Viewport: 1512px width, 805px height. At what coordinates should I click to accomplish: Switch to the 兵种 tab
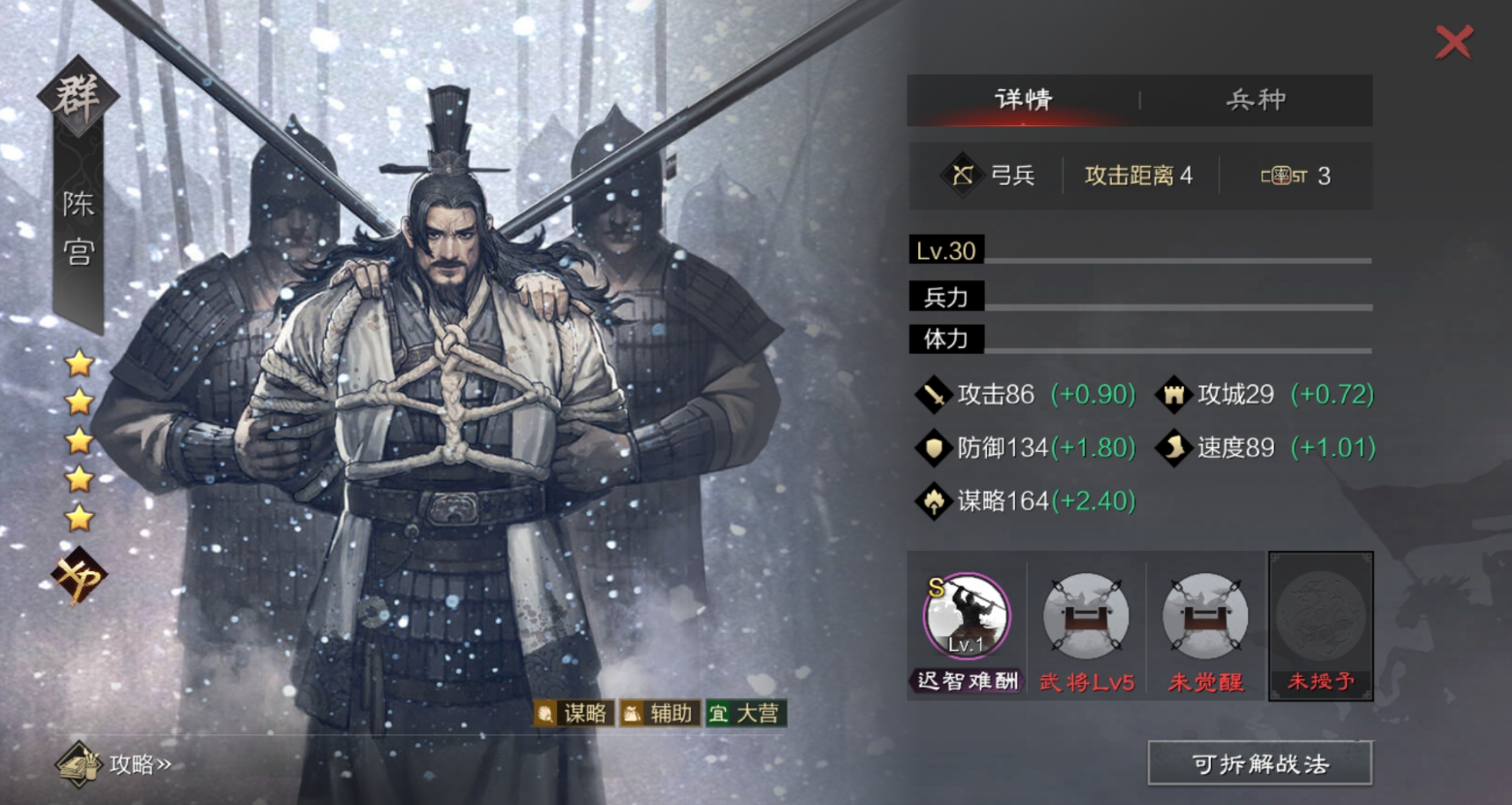[1256, 100]
